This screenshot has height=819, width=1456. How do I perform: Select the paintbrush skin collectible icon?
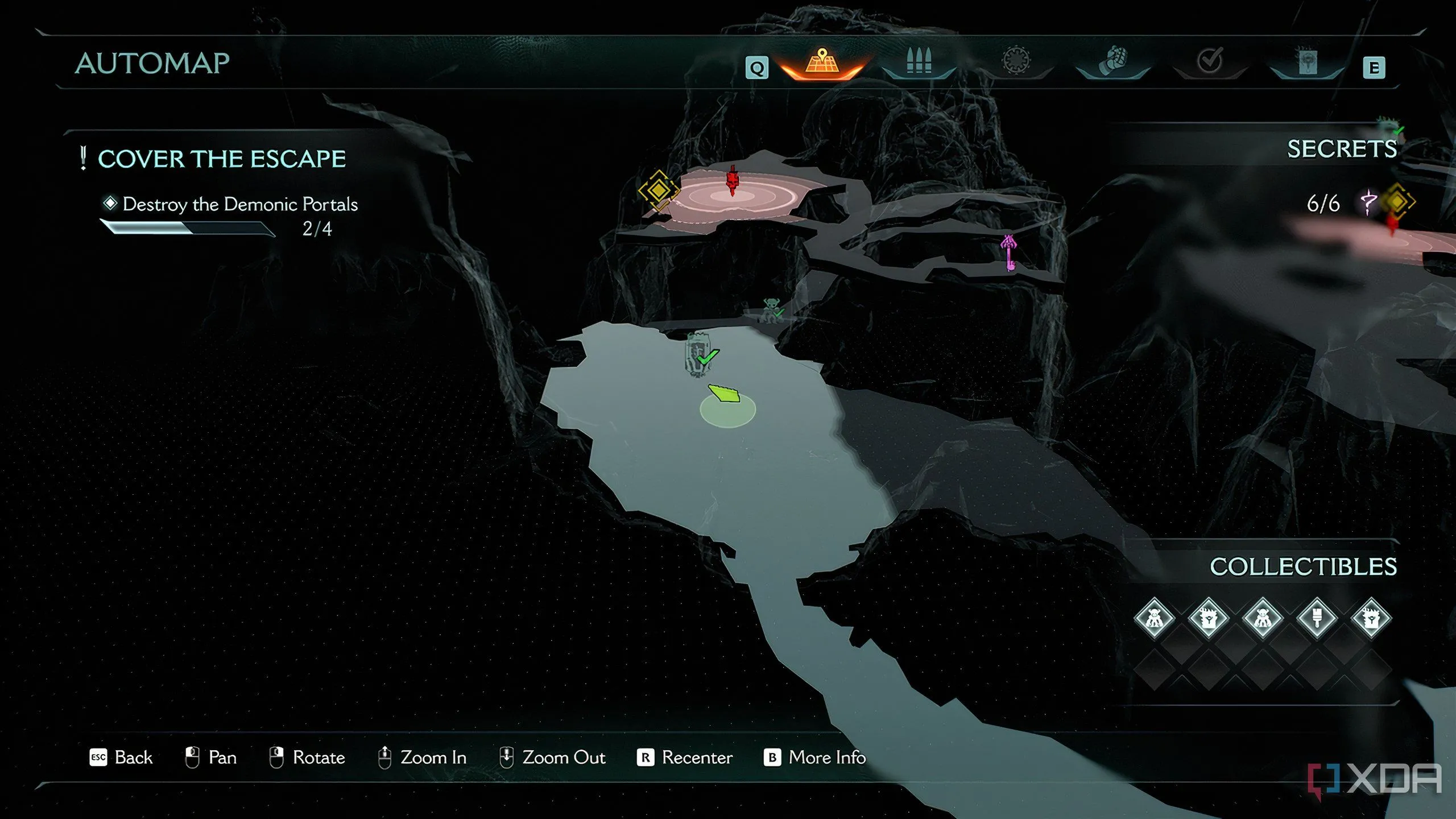click(1317, 618)
